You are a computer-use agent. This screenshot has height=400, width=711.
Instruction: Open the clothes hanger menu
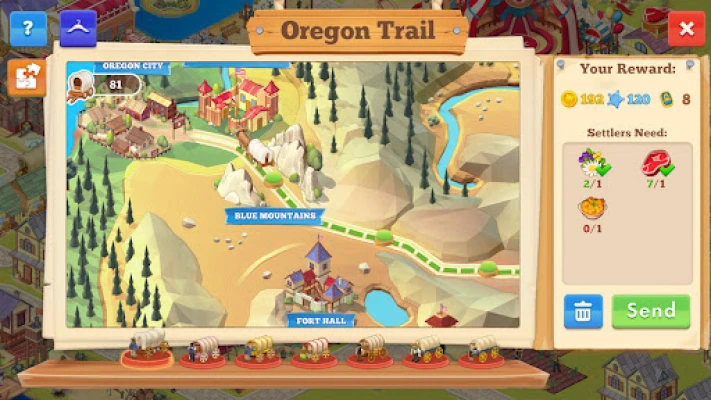pyautogui.click(x=78, y=28)
